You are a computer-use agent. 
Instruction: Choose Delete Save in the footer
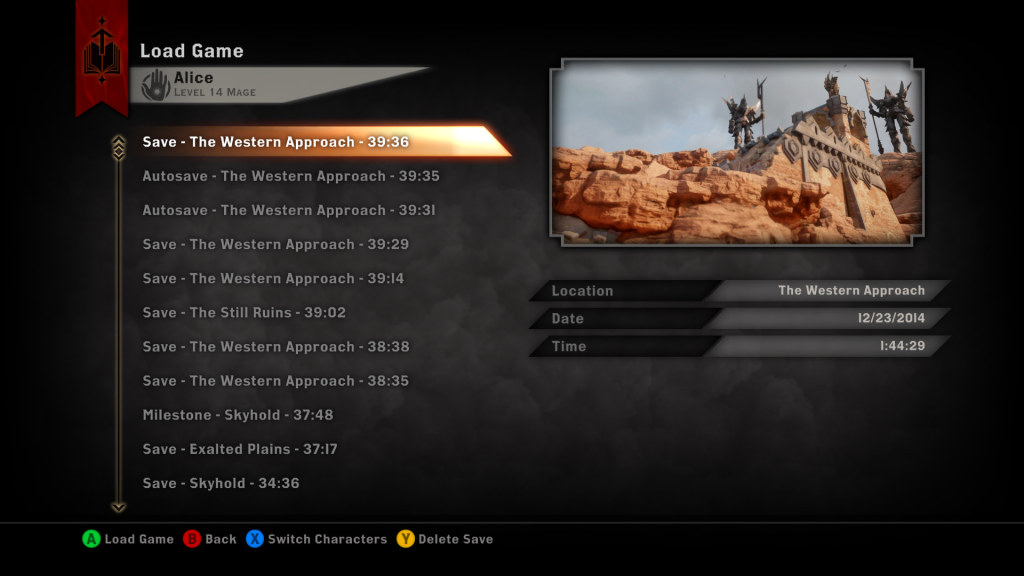point(455,539)
